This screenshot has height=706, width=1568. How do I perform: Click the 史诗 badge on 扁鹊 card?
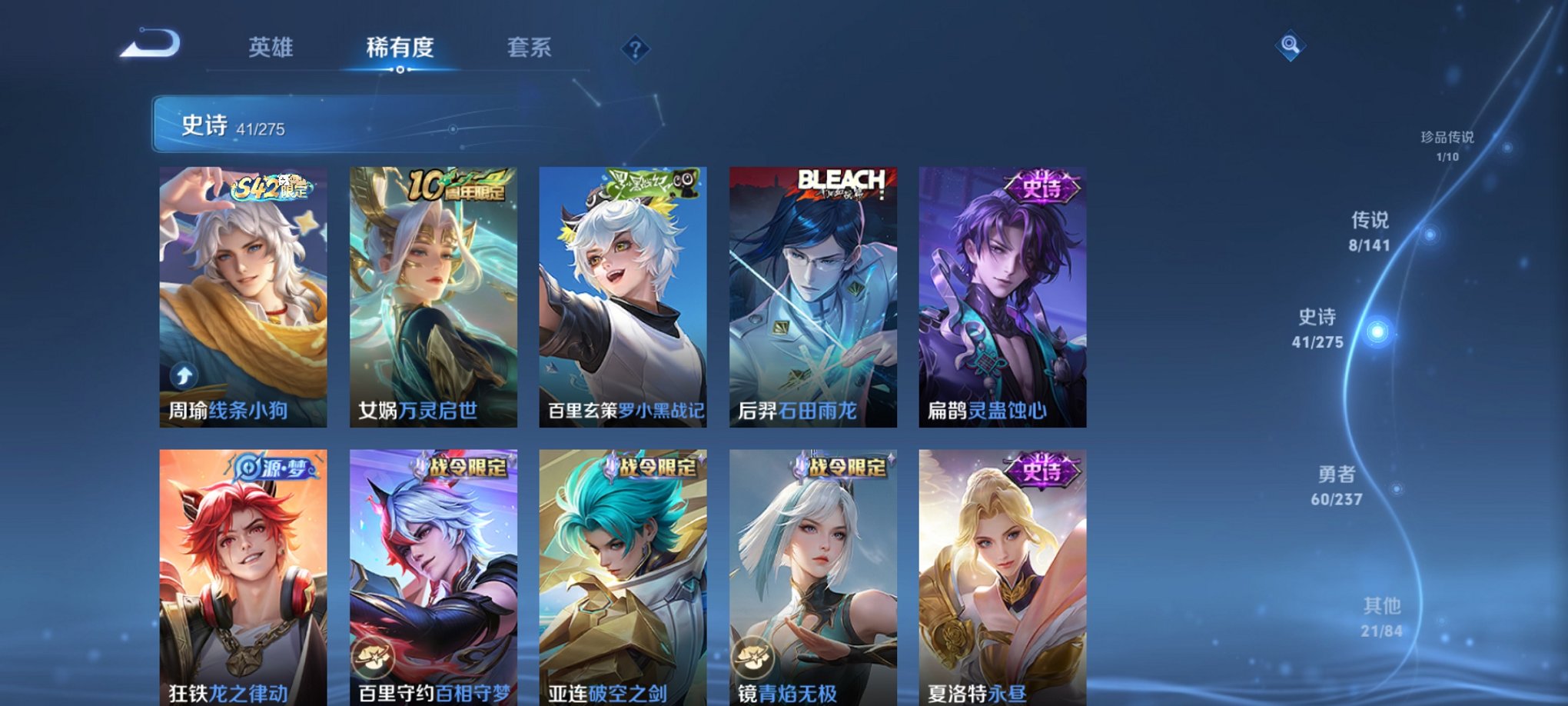1041,187
